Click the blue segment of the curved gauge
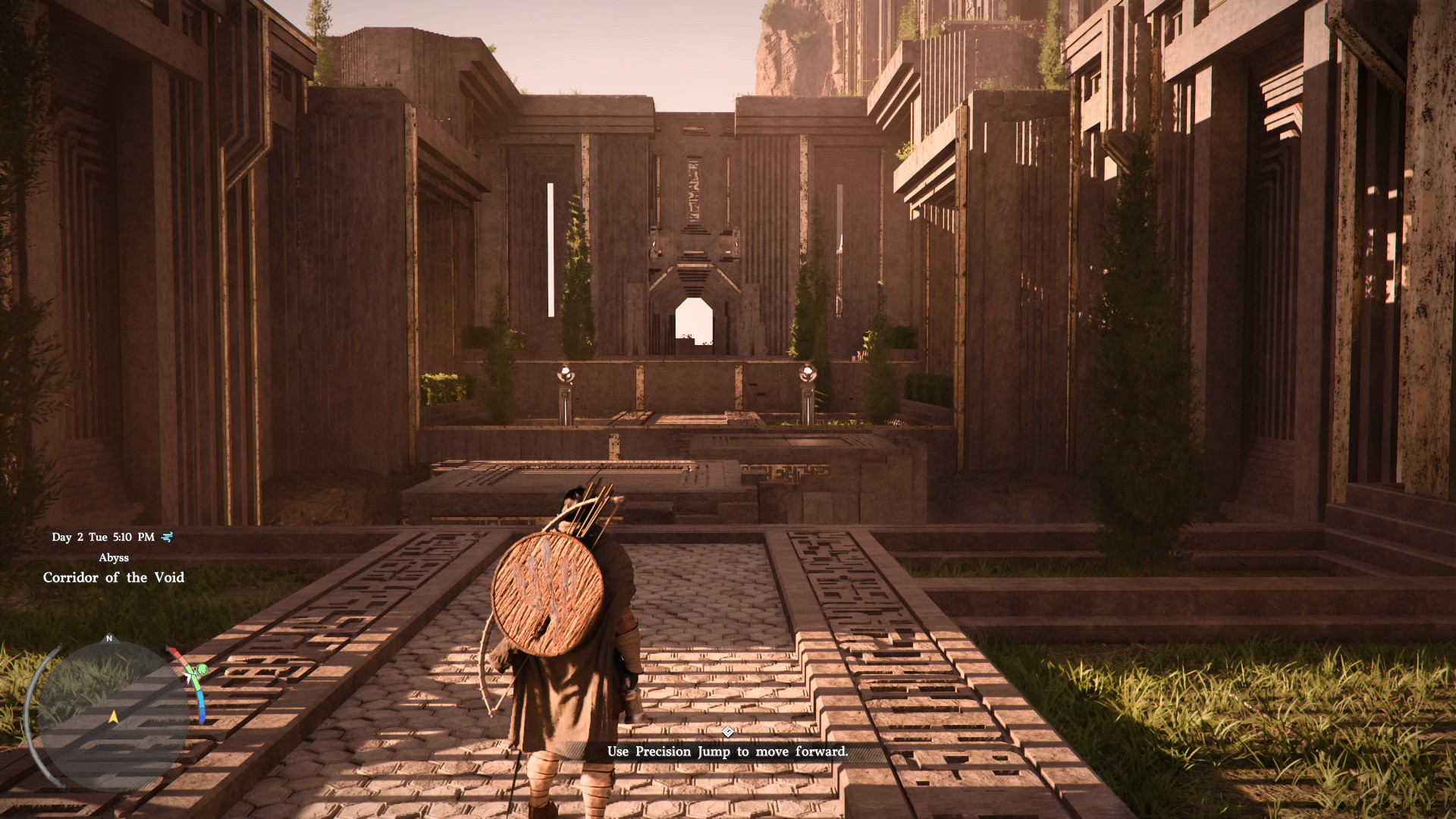The height and width of the screenshot is (819, 1456). tap(202, 707)
